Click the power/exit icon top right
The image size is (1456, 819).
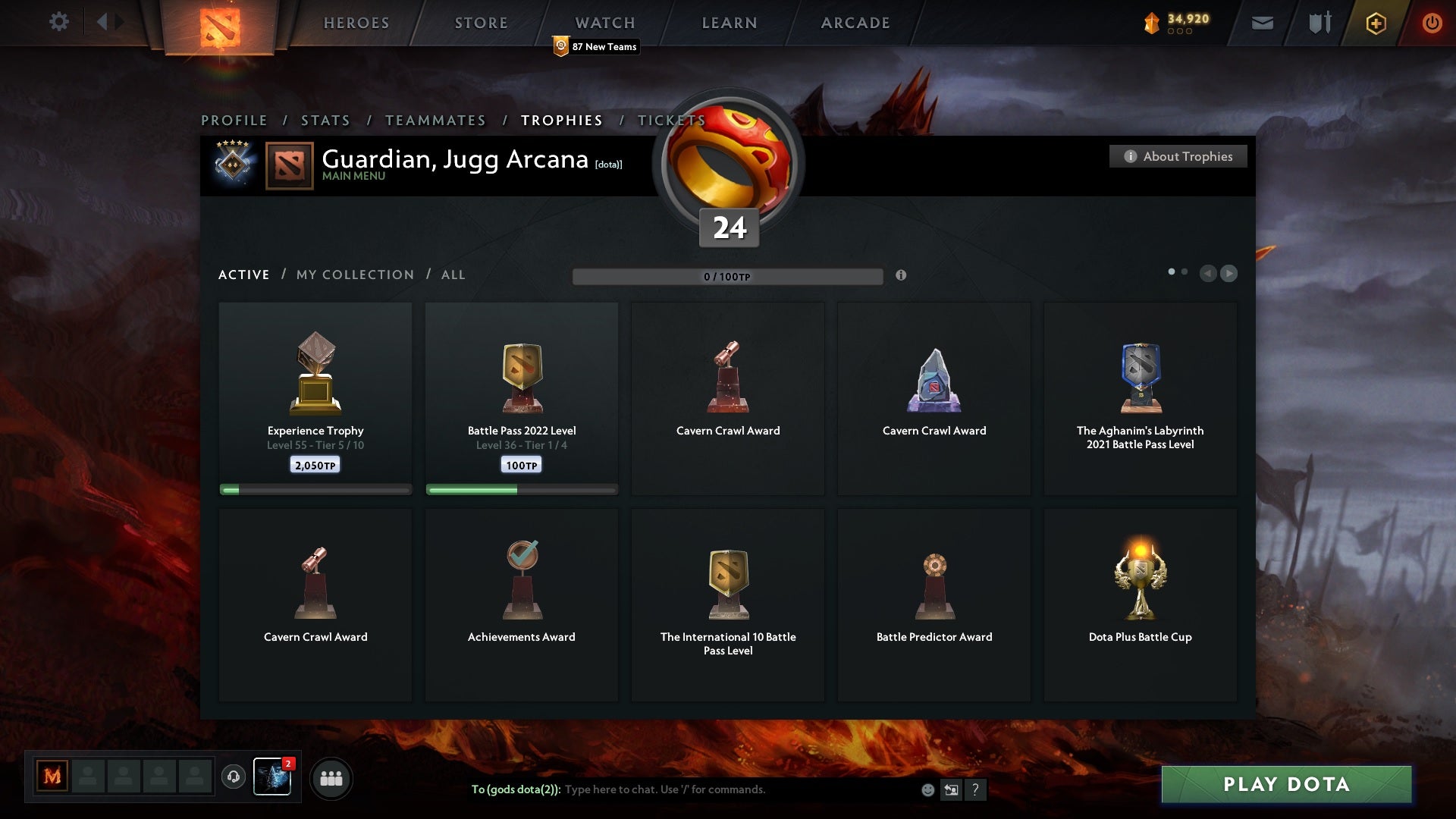click(x=1432, y=23)
